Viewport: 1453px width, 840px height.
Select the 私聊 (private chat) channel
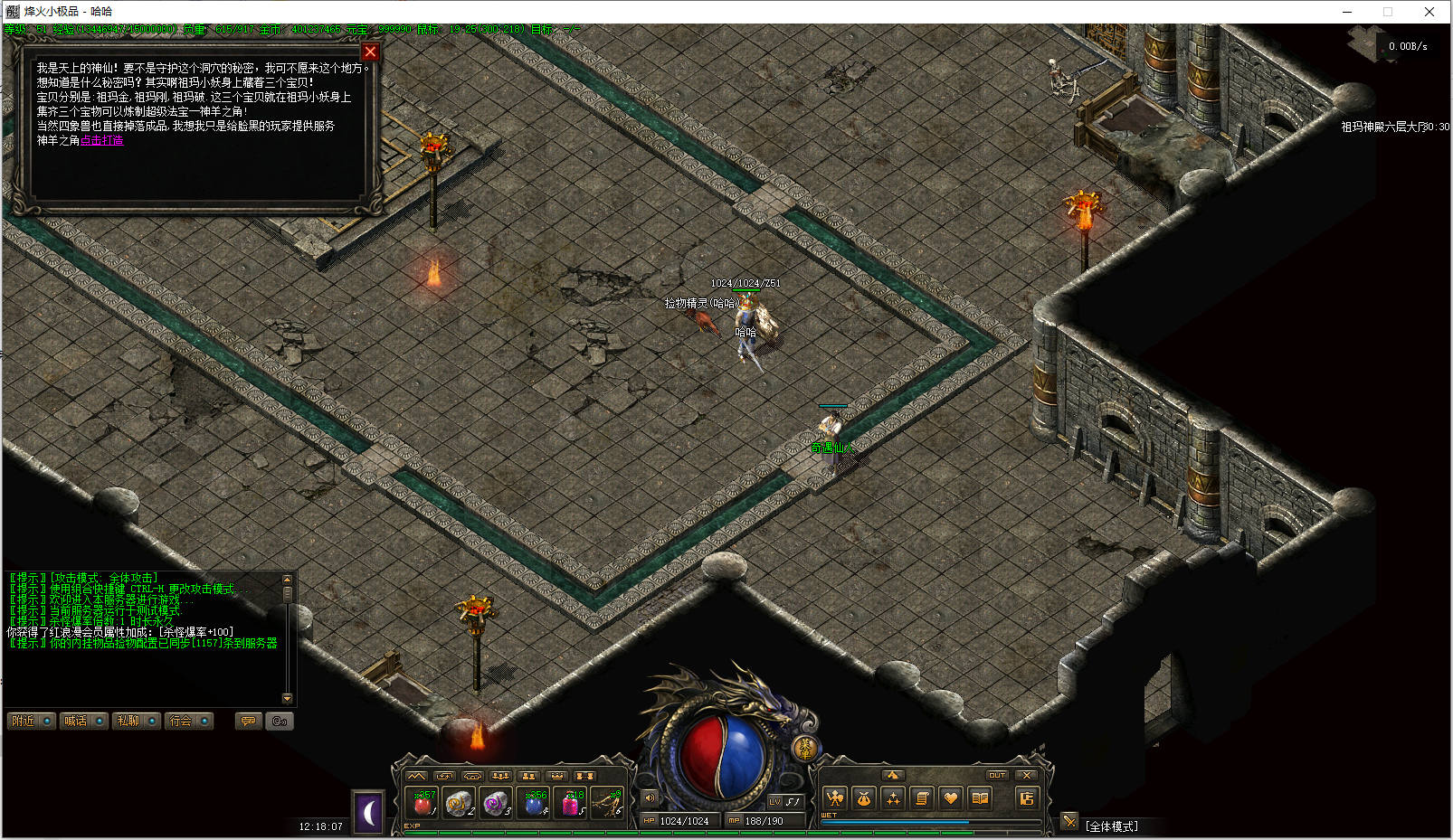click(x=136, y=721)
